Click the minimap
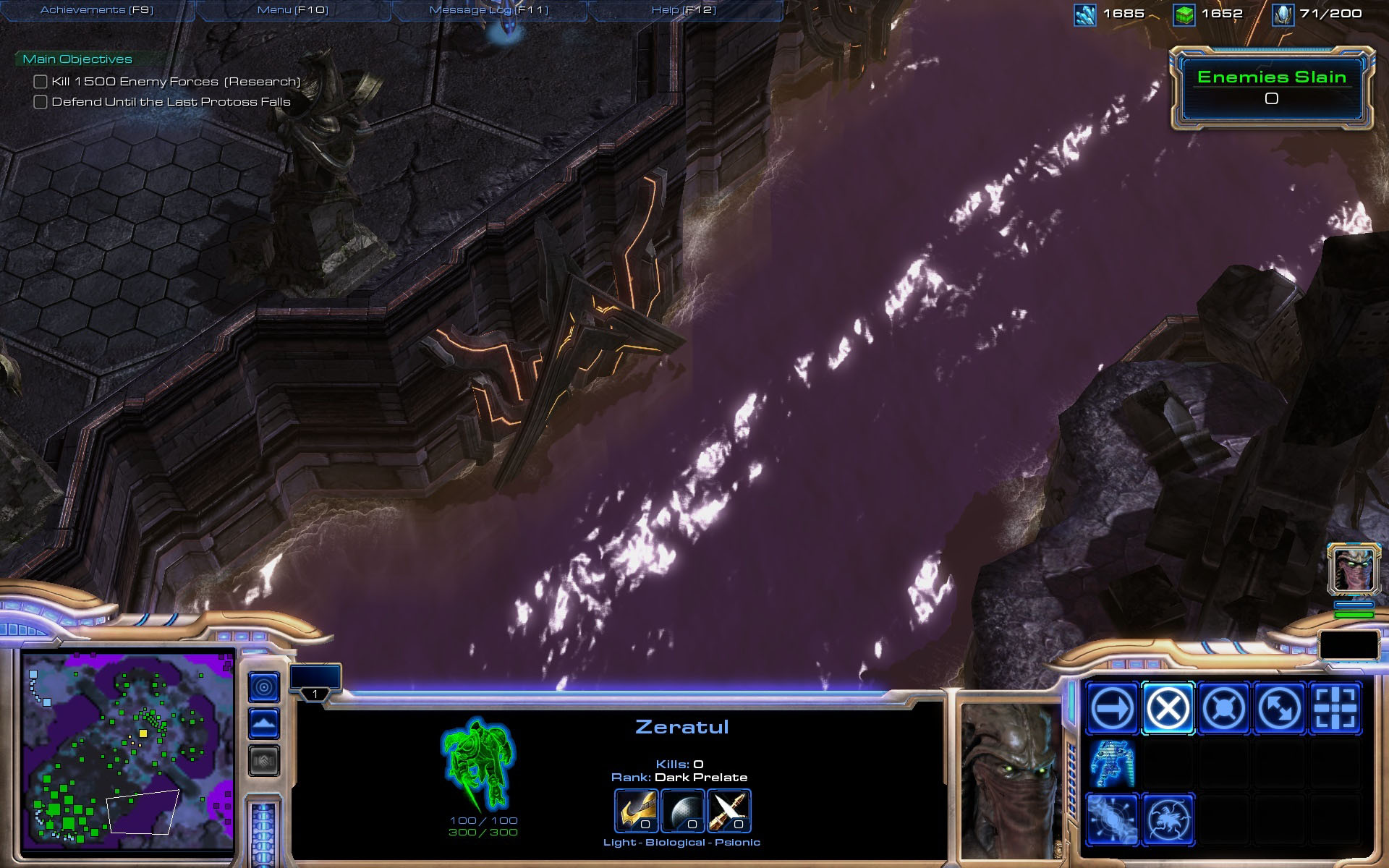The width and height of the screenshot is (1389, 868). tap(128, 751)
